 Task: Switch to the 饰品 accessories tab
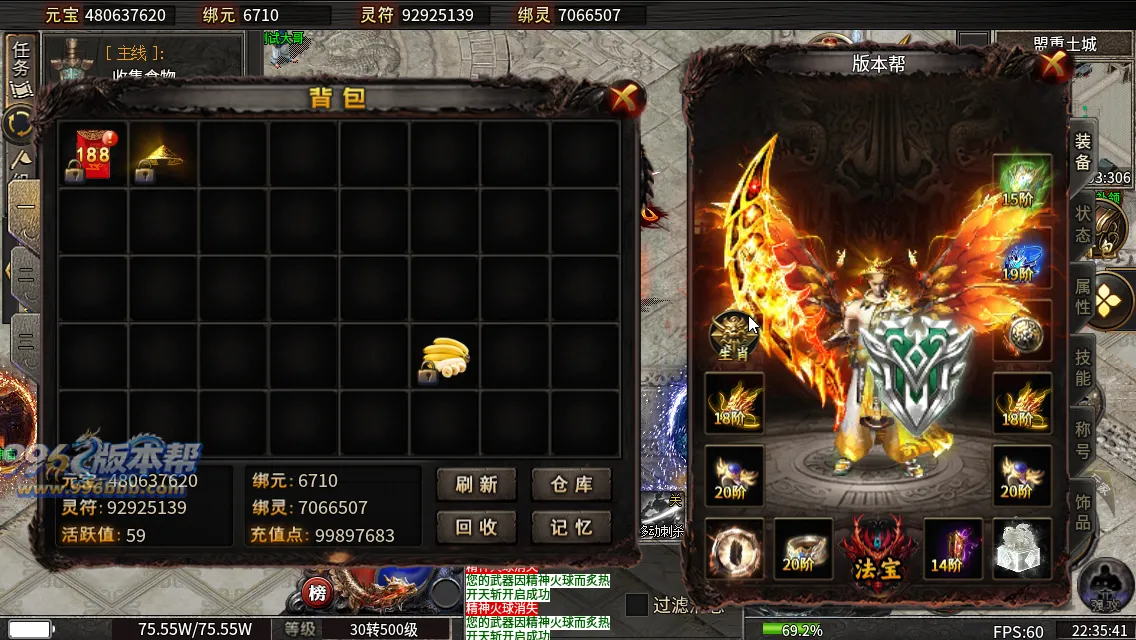1083,510
